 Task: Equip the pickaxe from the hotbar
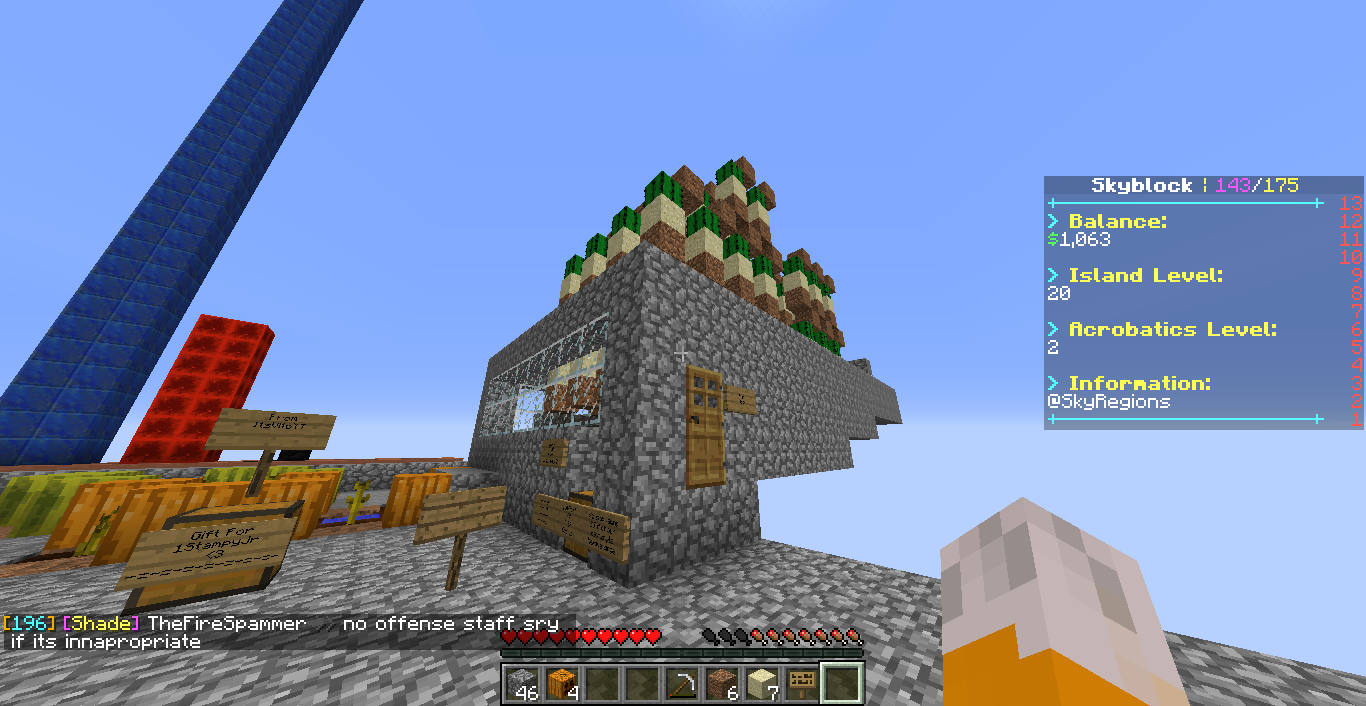[x=682, y=684]
